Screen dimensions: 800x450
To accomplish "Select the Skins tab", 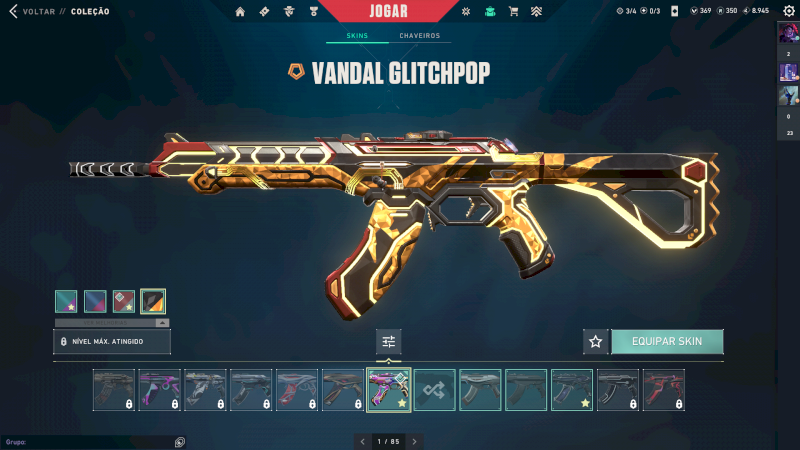I will point(357,36).
